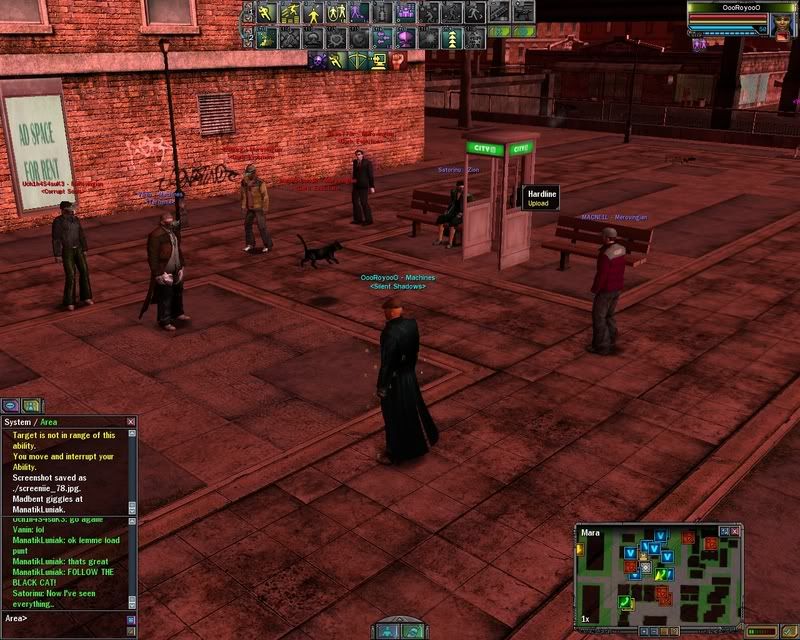The image size is (800, 640).
Task: Toggle the minimap options button beside close
Action: pyautogui.click(x=724, y=532)
